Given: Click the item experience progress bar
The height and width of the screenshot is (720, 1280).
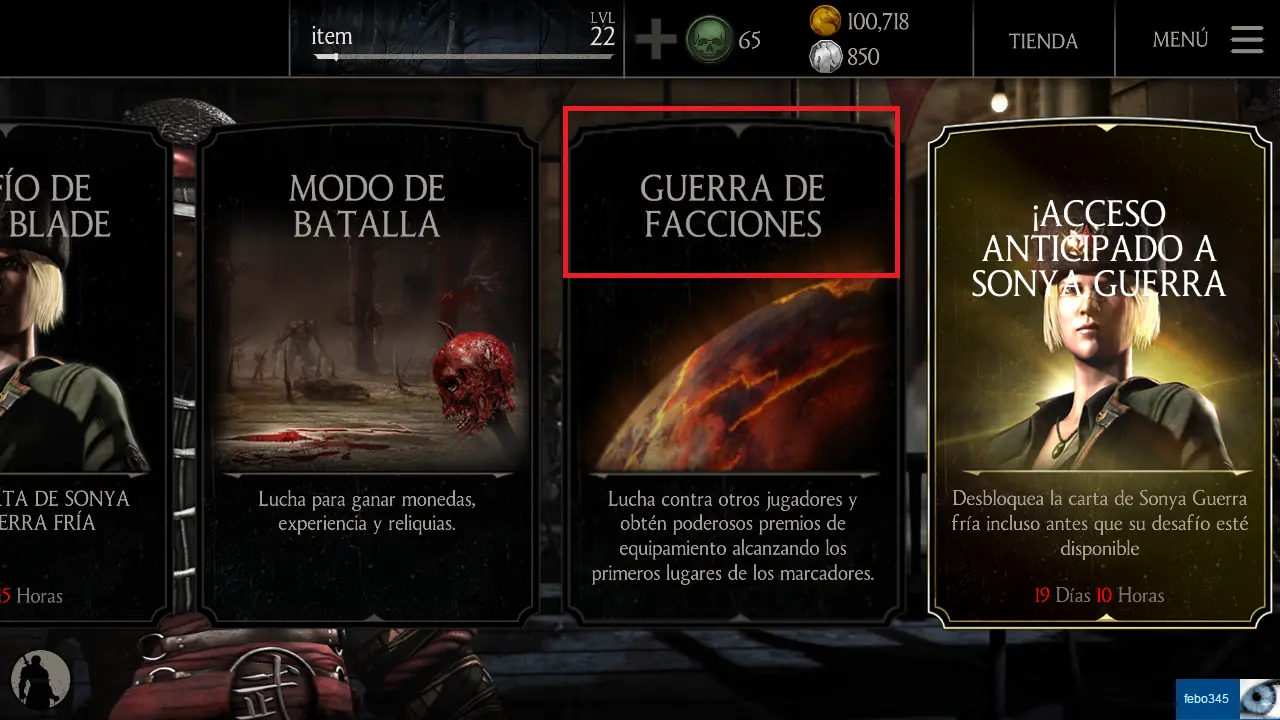Looking at the screenshot, I should click(x=460, y=58).
